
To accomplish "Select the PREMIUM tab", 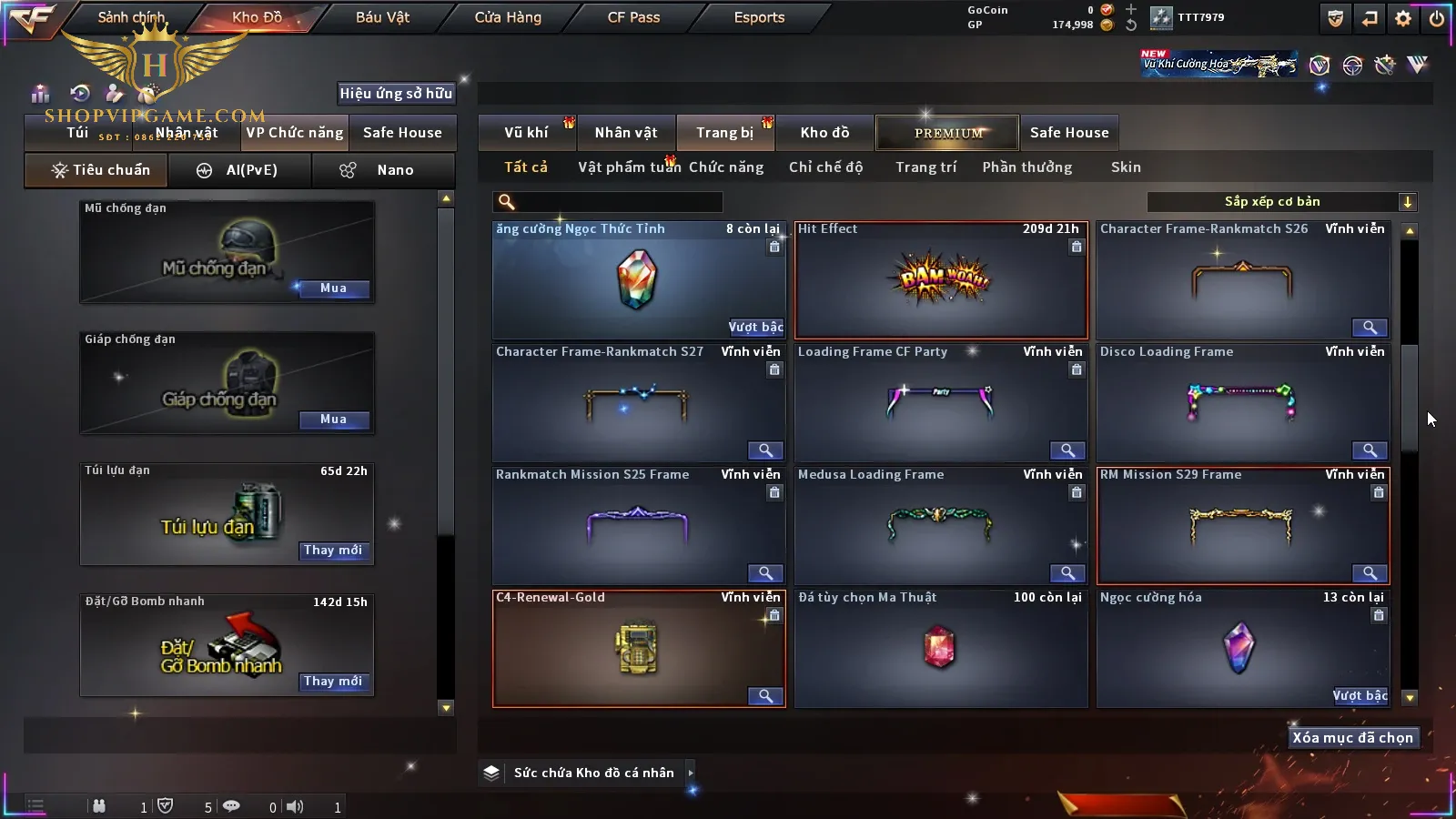I will 947,133.
